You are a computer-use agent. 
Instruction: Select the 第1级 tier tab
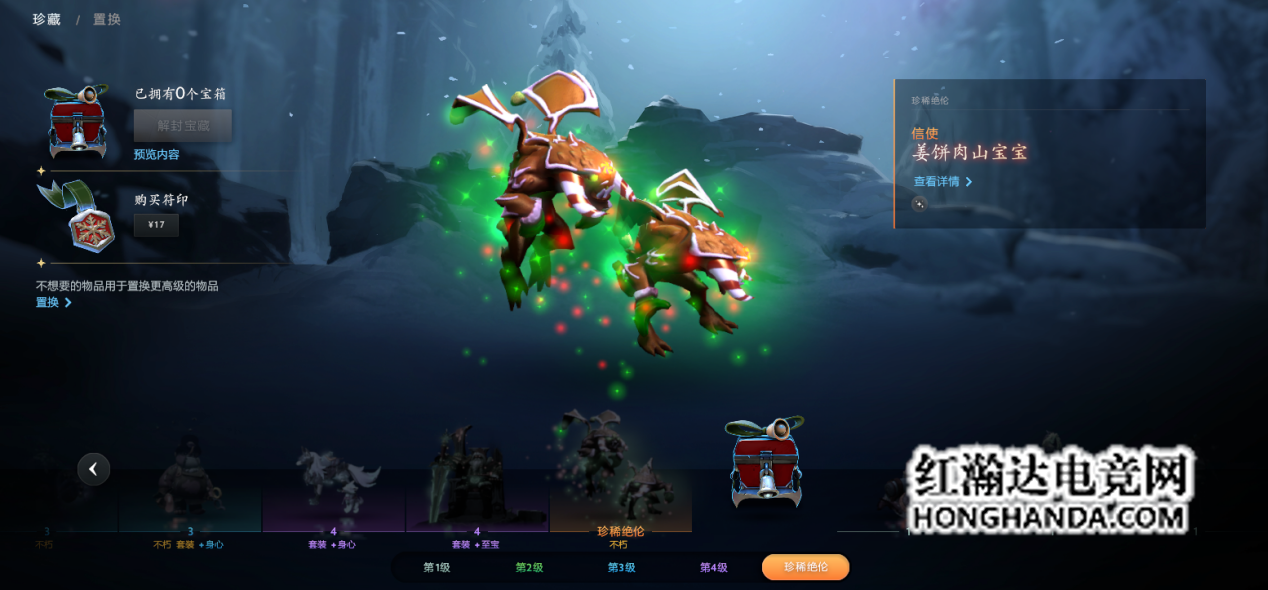[x=436, y=567]
